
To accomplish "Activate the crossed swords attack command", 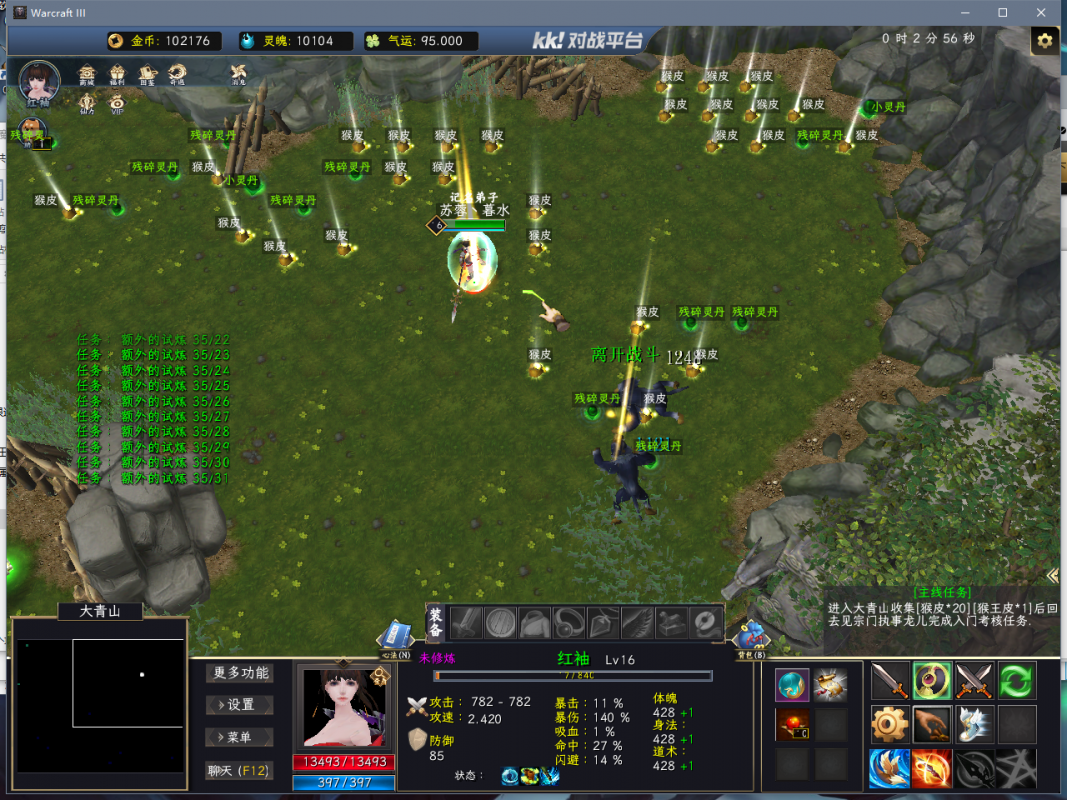I will click(x=973, y=681).
